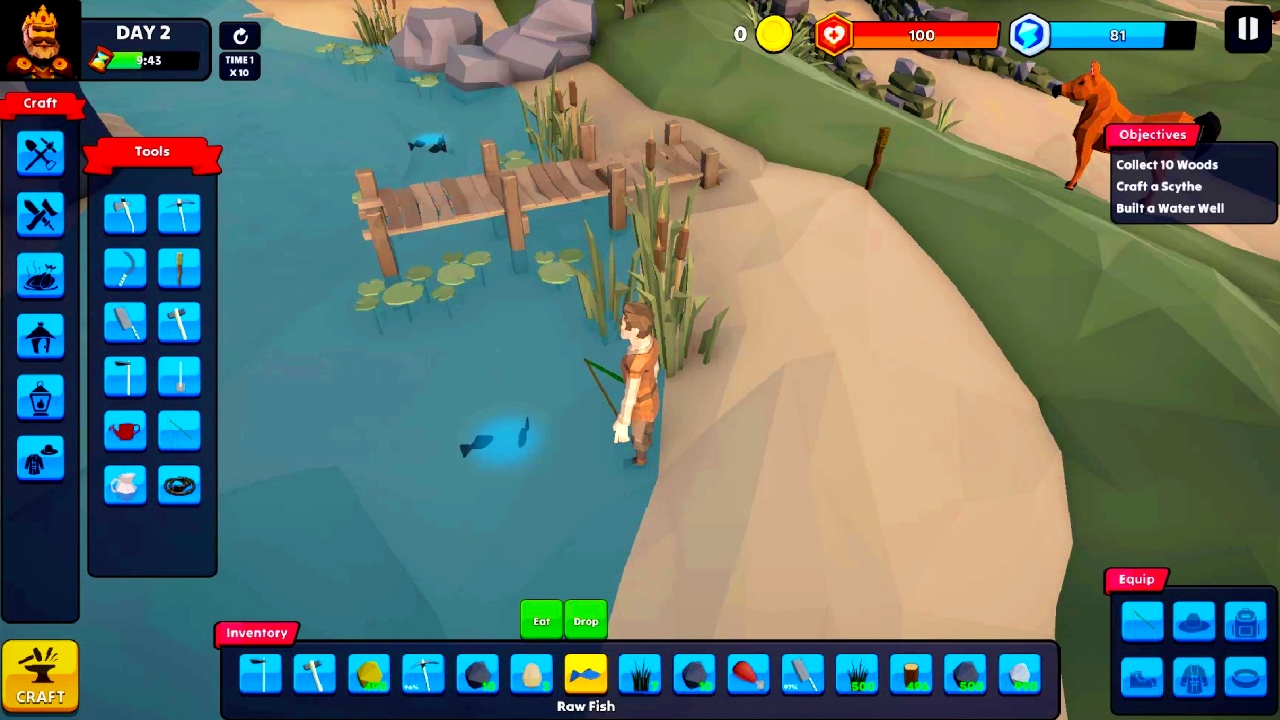
Task: Open the cooked food crafting category
Action: (40, 277)
